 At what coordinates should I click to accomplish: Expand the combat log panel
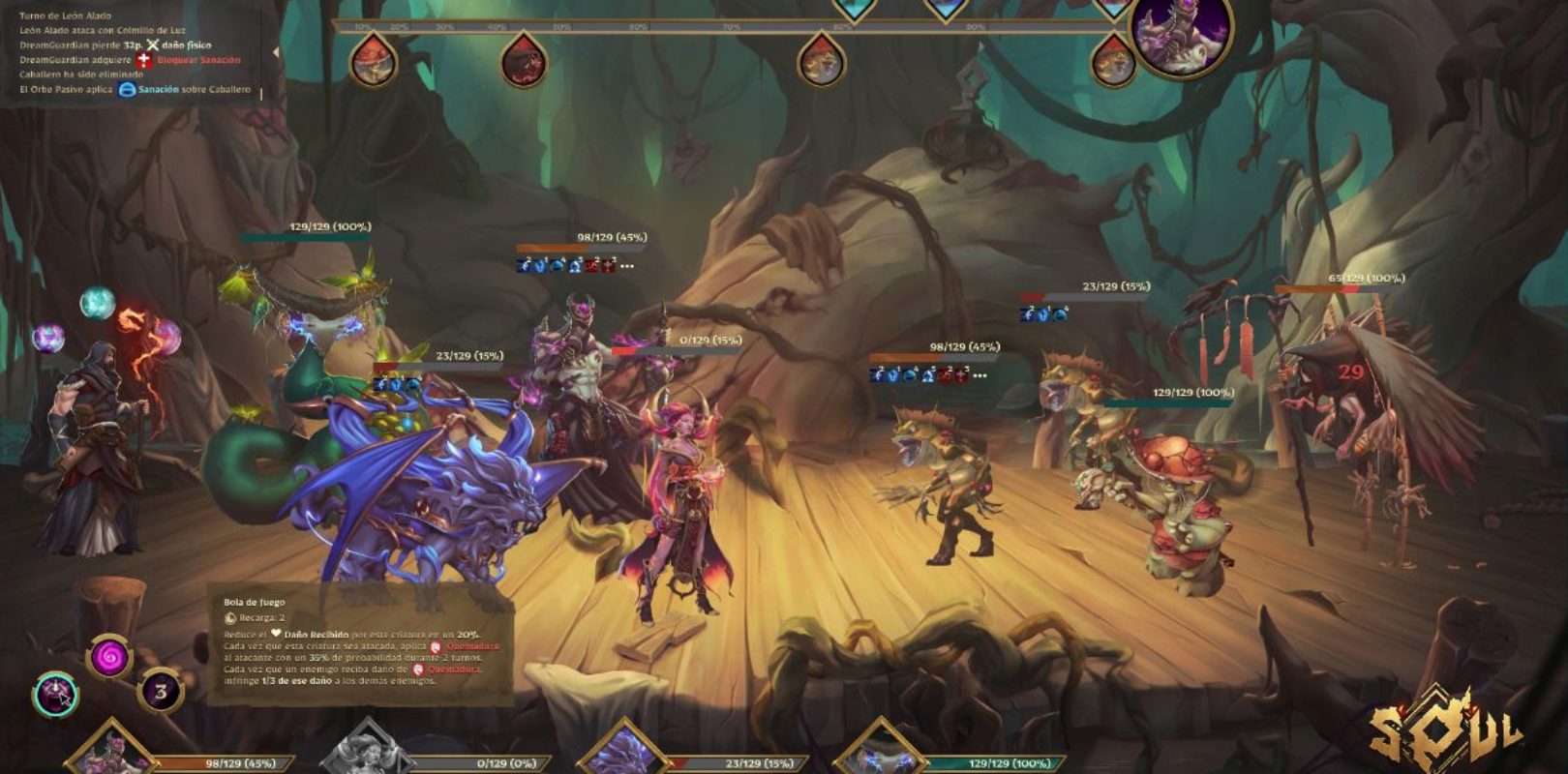tap(275, 53)
